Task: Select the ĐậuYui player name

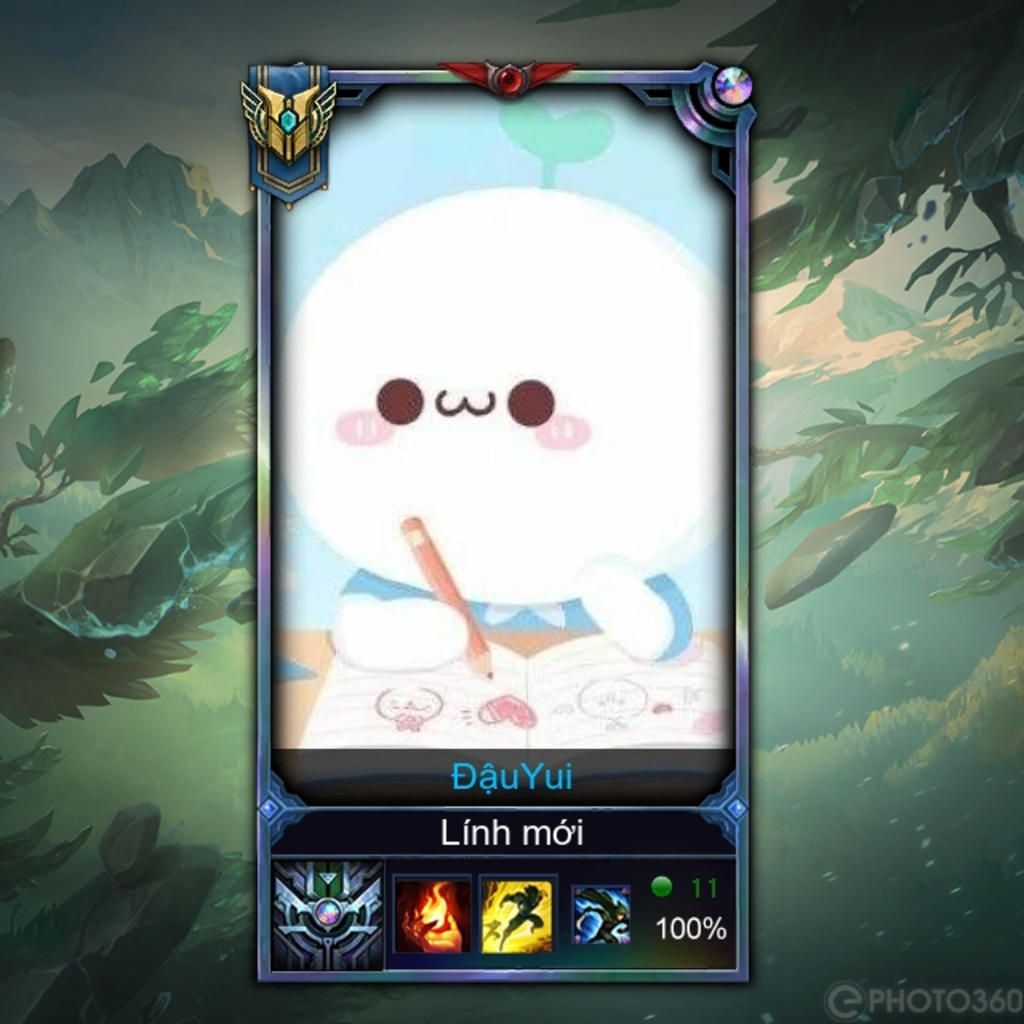Action: (511, 777)
